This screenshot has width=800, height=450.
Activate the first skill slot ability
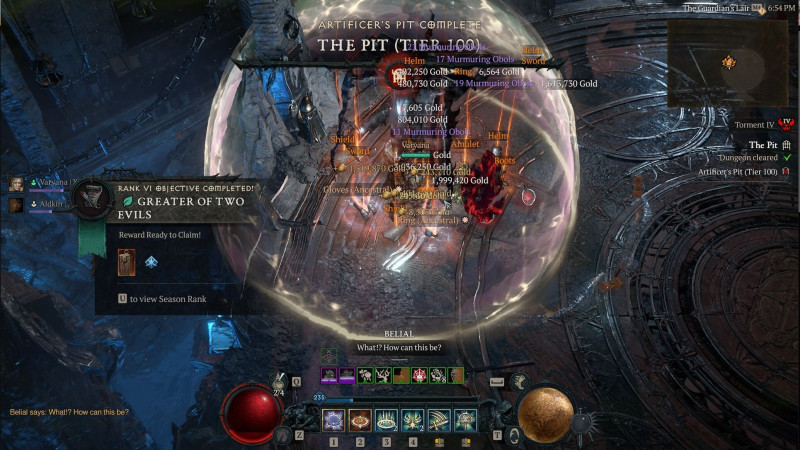[x=334, y=420]
